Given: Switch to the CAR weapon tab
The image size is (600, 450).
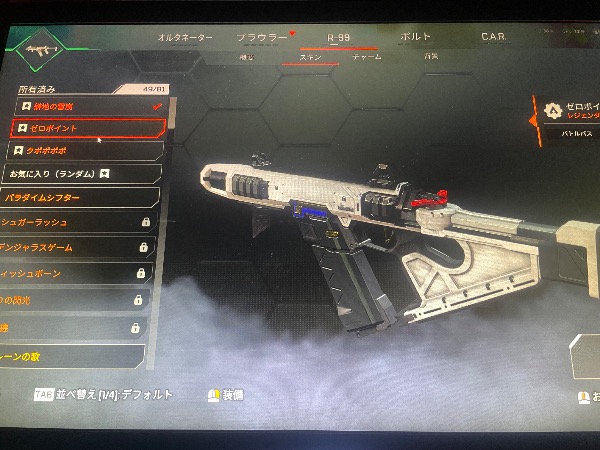Looking at the screenshot, I should (x=493, y=37).
